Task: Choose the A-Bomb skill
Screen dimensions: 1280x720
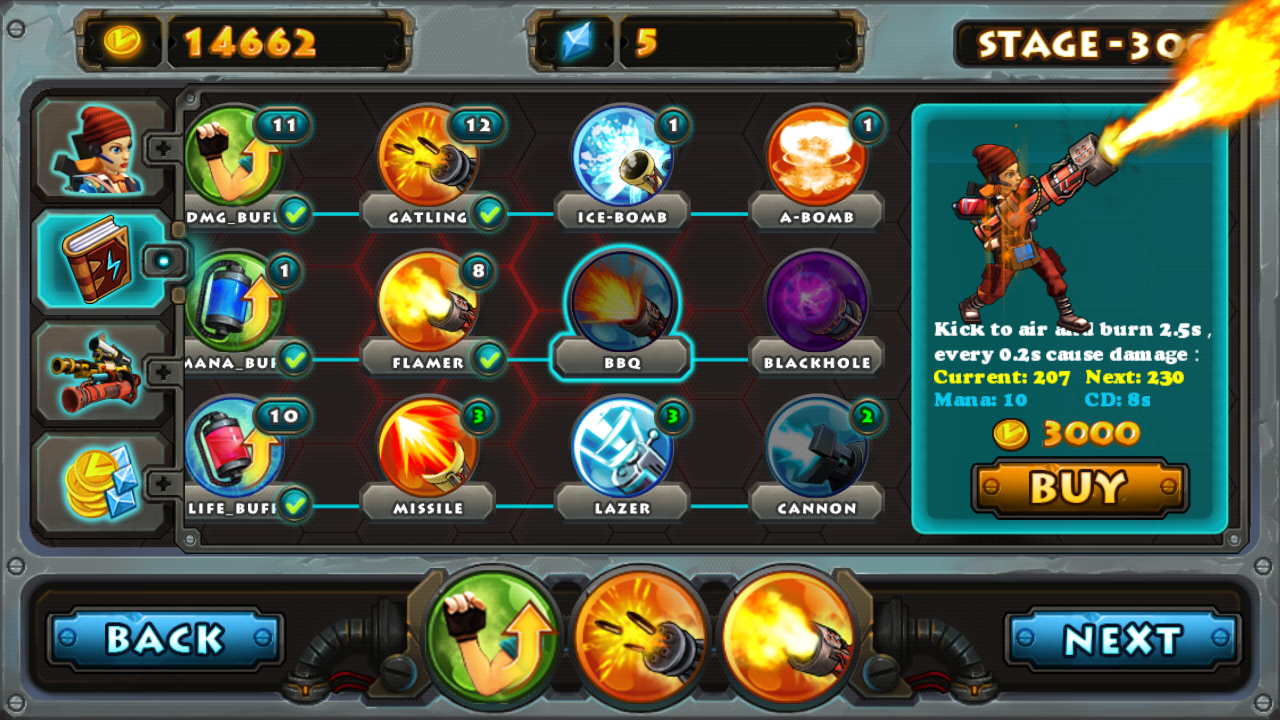Action: pos(816,157)
